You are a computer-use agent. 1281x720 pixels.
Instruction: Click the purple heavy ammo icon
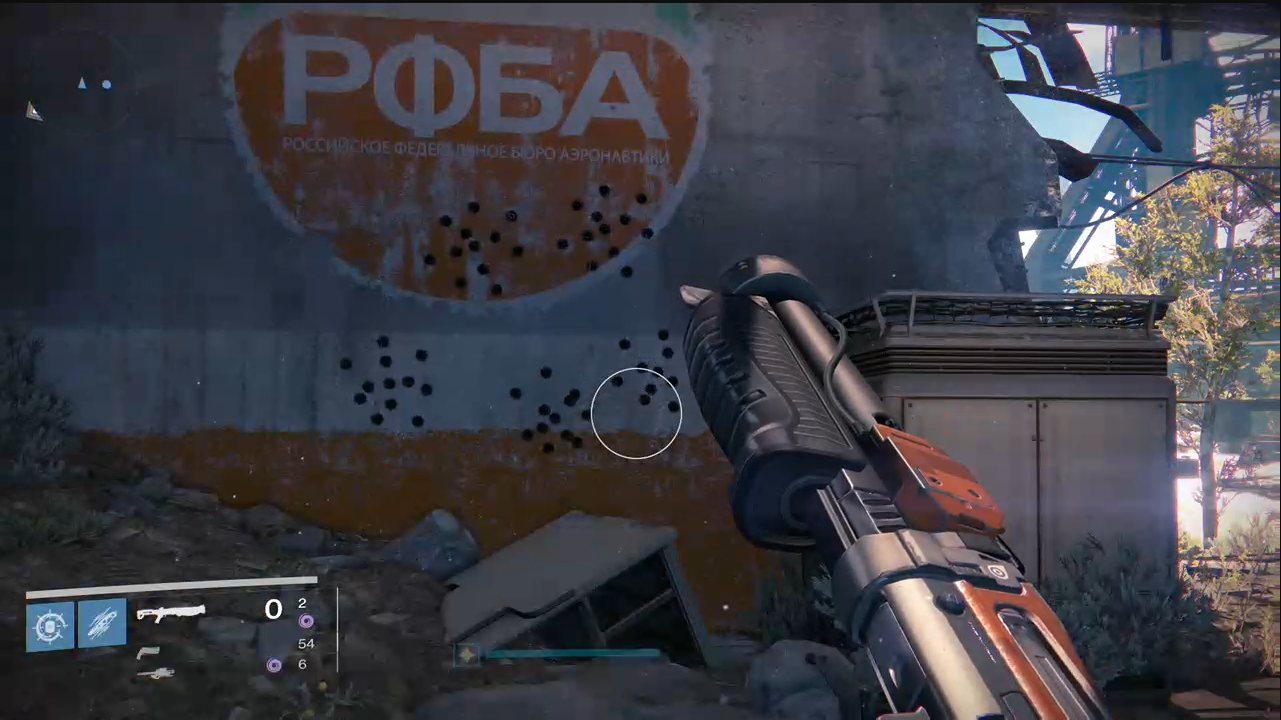click(274, 664)
